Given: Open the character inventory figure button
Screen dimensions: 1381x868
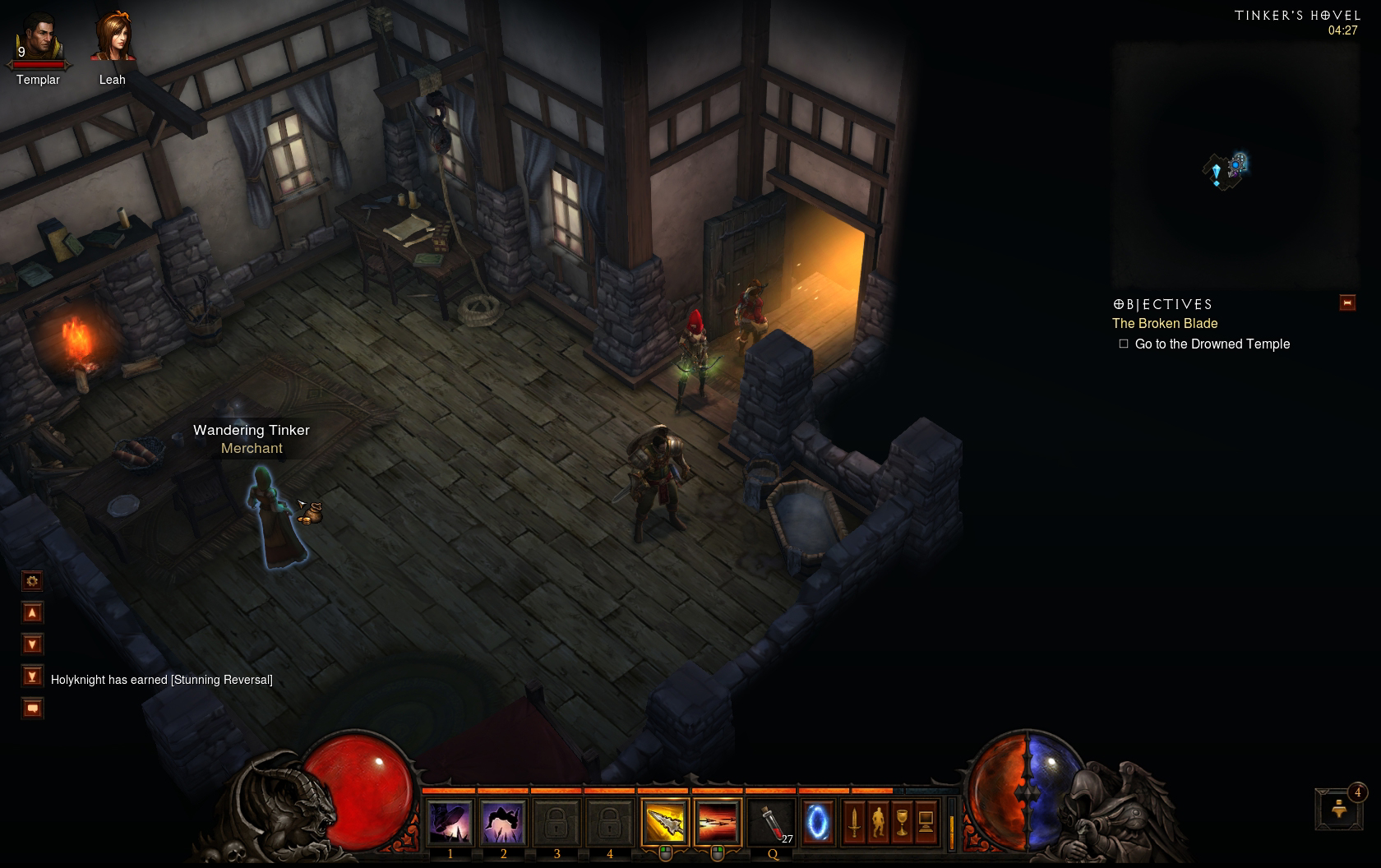Looking at the screenshot, I should point(878,822).
